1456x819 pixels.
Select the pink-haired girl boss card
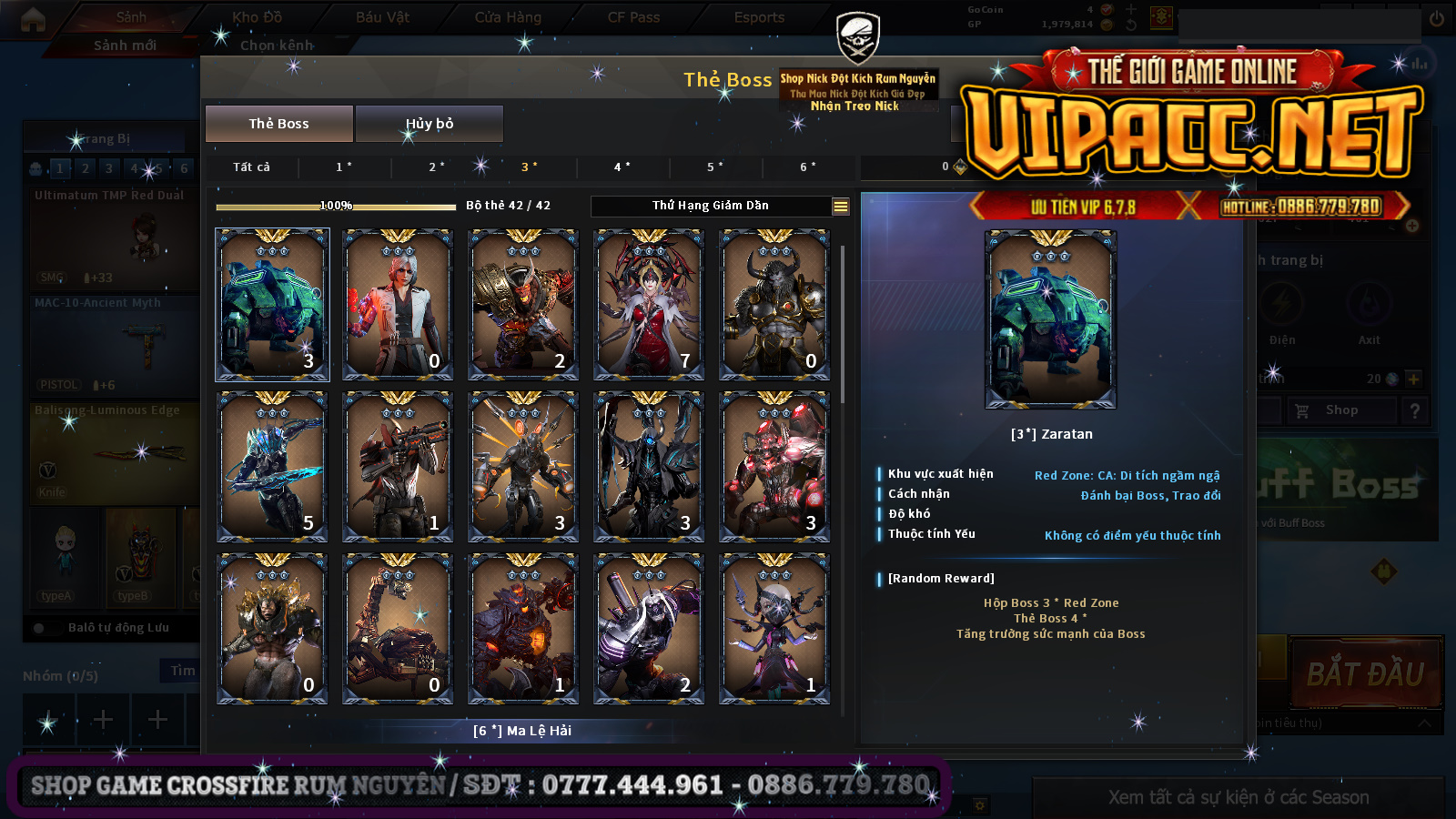click(x=774, y=628)
